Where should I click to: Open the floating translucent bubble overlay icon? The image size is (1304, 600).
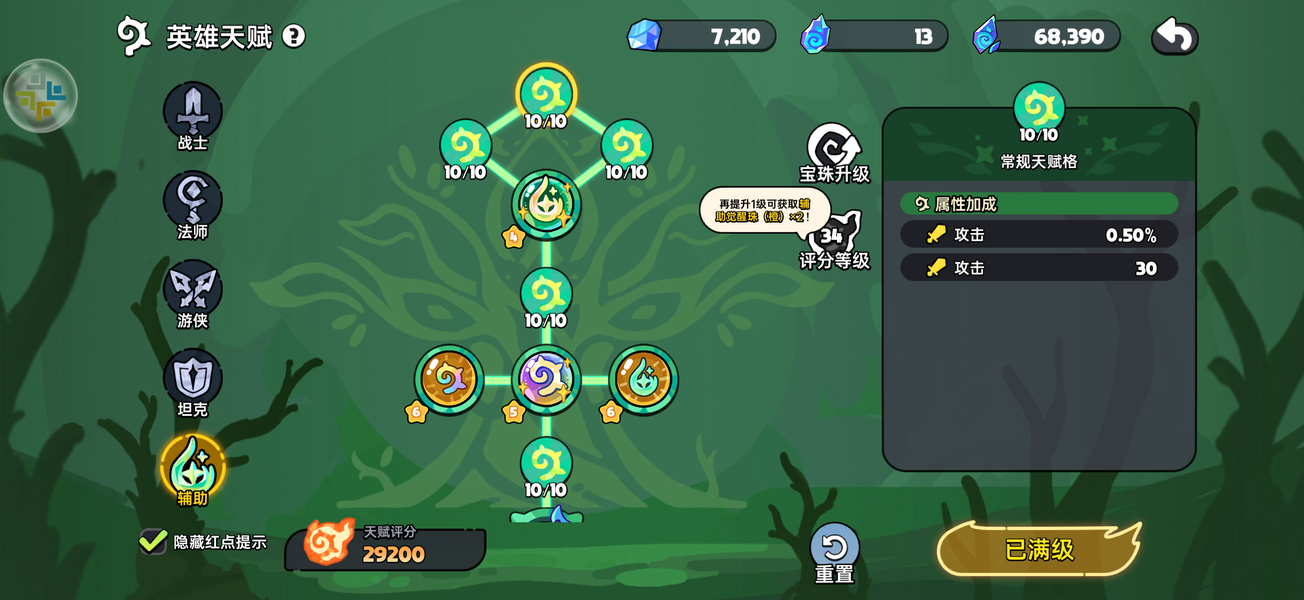pos(41,96)
